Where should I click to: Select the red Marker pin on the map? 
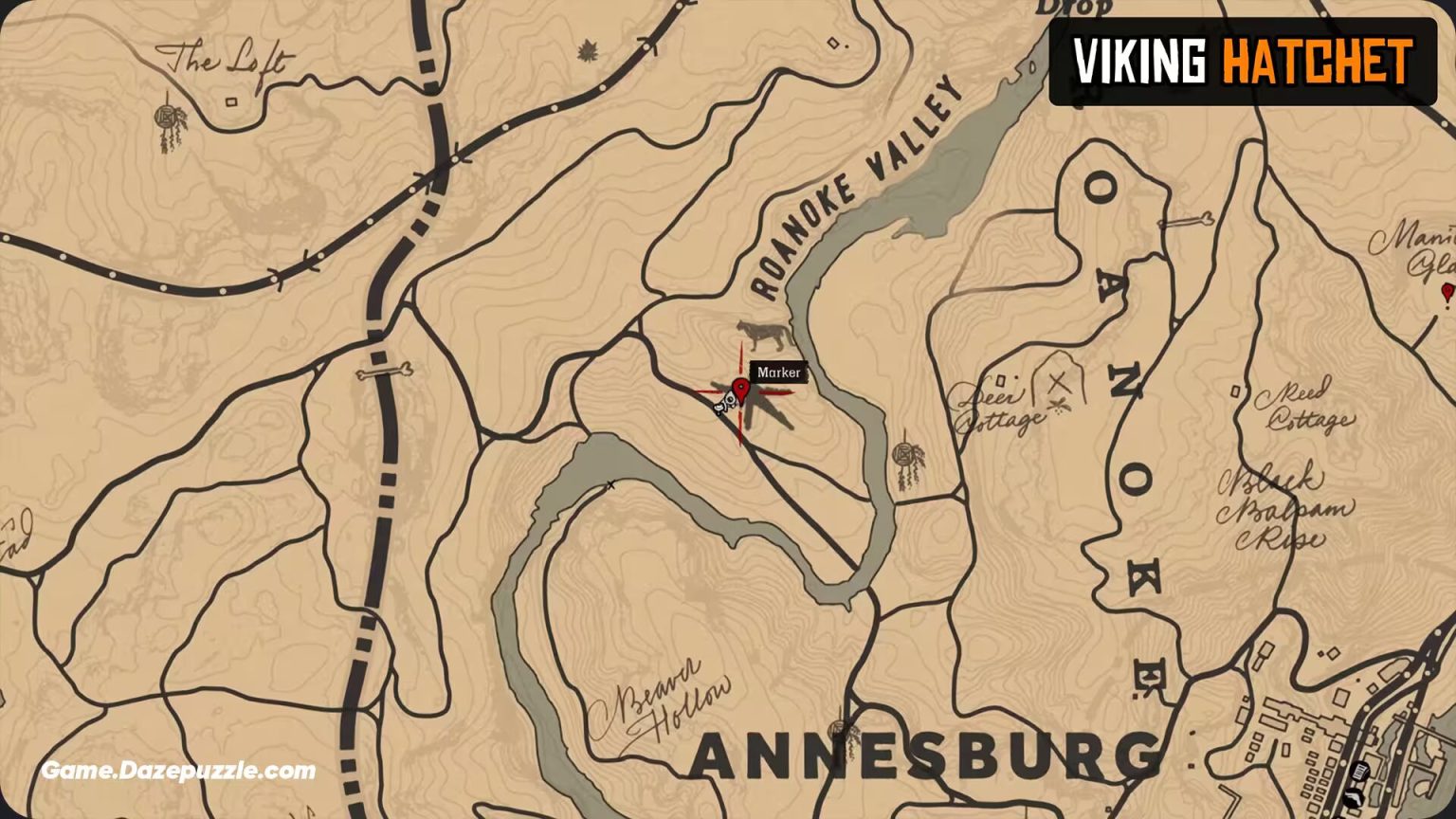742,390
